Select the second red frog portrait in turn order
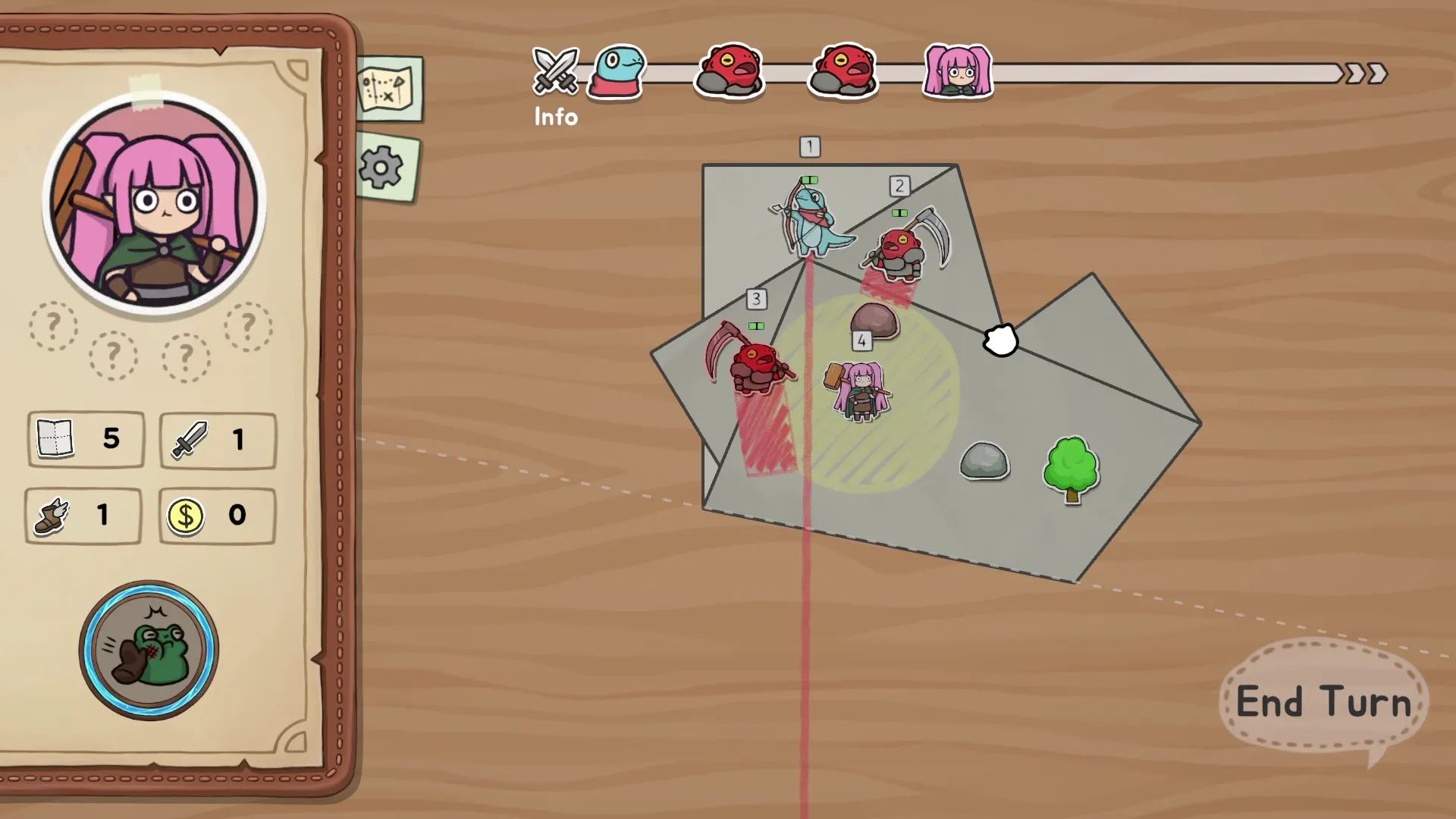Screen dimensions: 1456x819 [843, 72]
